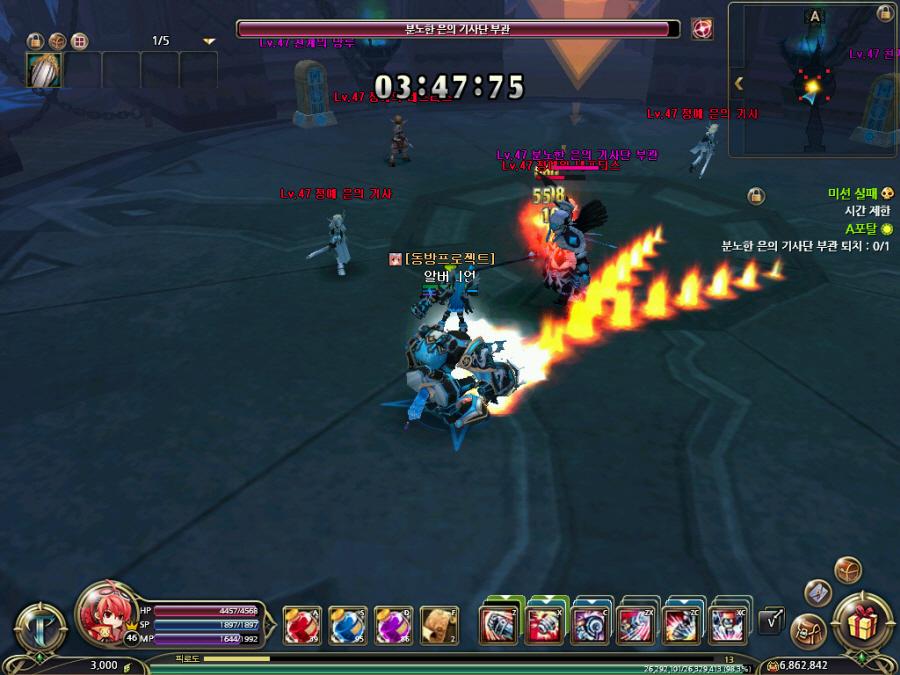Toggle the checkmark button beside the skill bar

coord(771,622)
